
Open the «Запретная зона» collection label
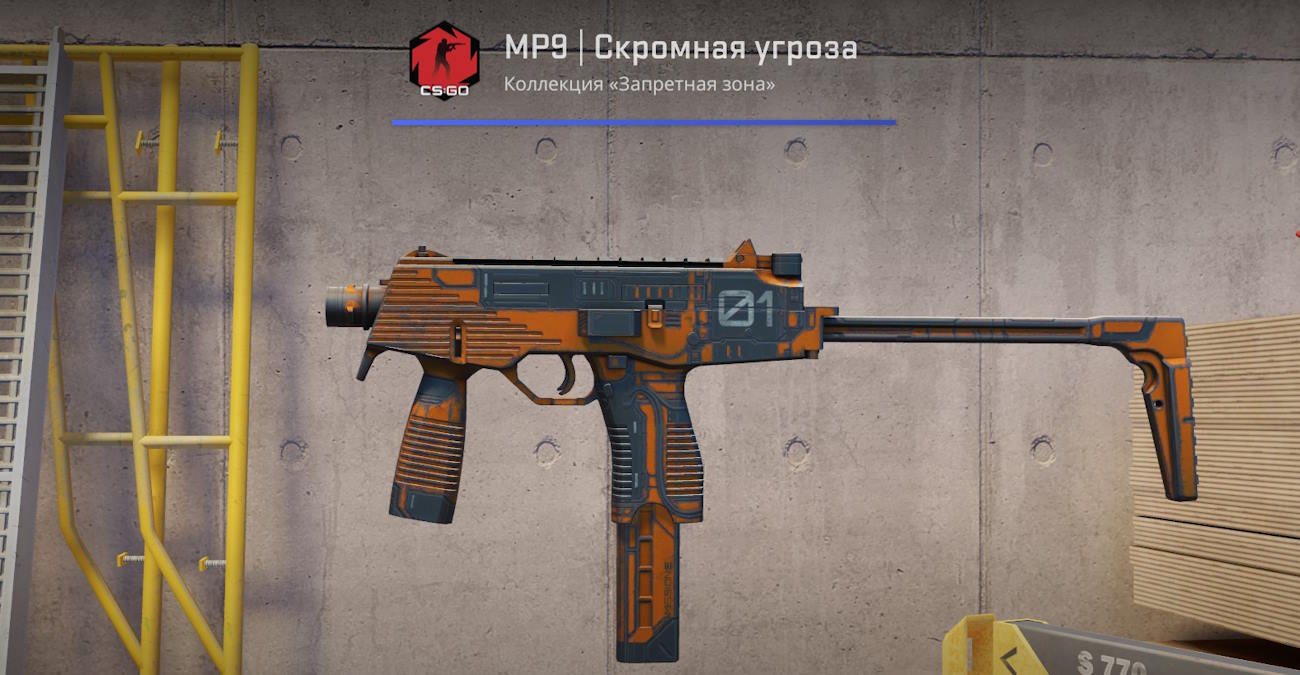click(x=640, y=84)
